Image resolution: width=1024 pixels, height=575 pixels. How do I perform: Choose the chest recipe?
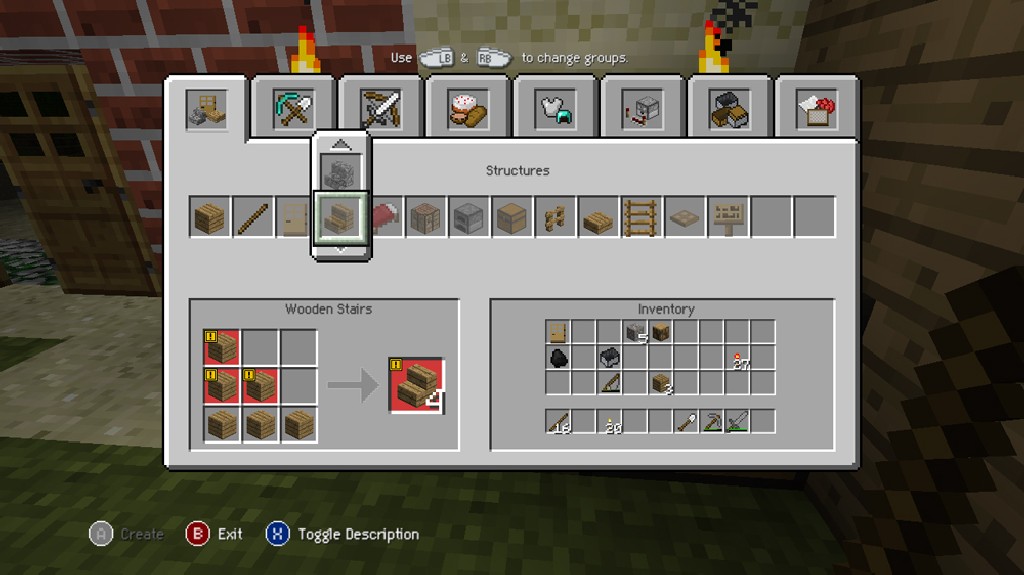(x=512, y=217)
